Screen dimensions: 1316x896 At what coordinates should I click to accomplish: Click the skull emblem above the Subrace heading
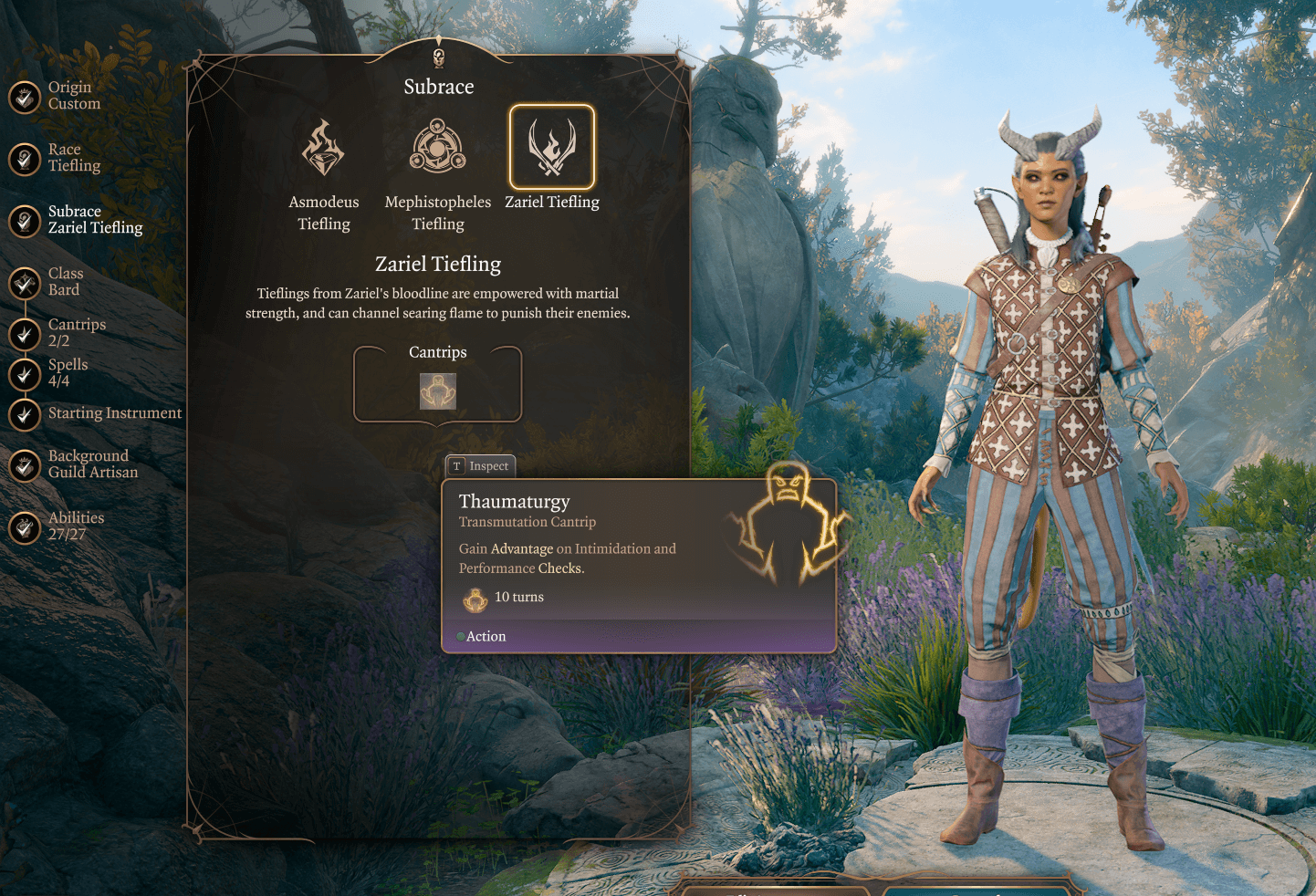coord(437,59)
